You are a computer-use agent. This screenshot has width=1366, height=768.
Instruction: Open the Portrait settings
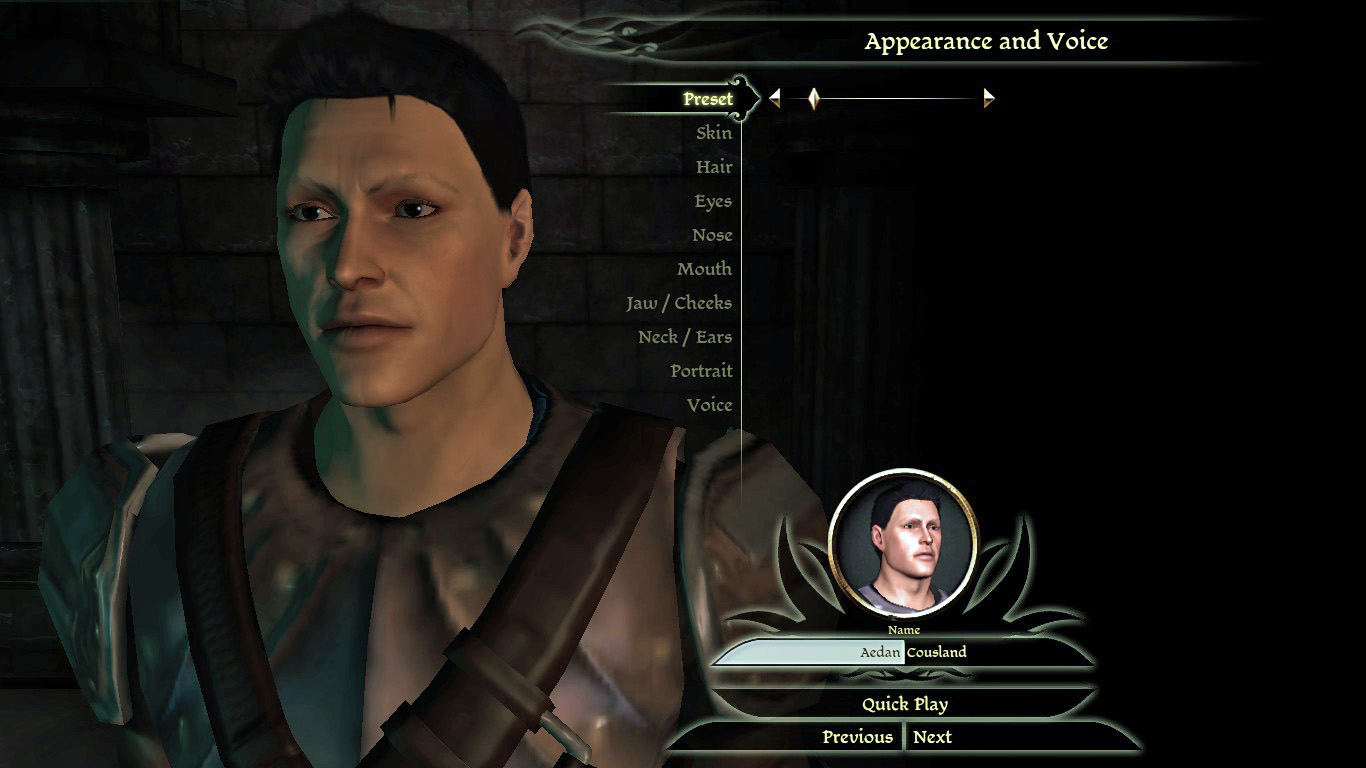pyautogui.click(x=701, y=371)
